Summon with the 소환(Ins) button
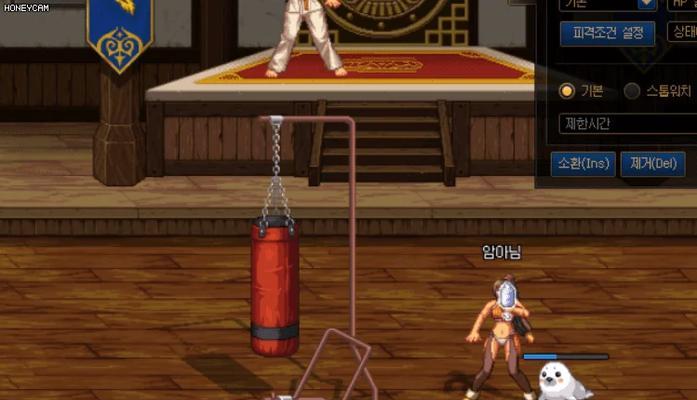 coord(583,162)
